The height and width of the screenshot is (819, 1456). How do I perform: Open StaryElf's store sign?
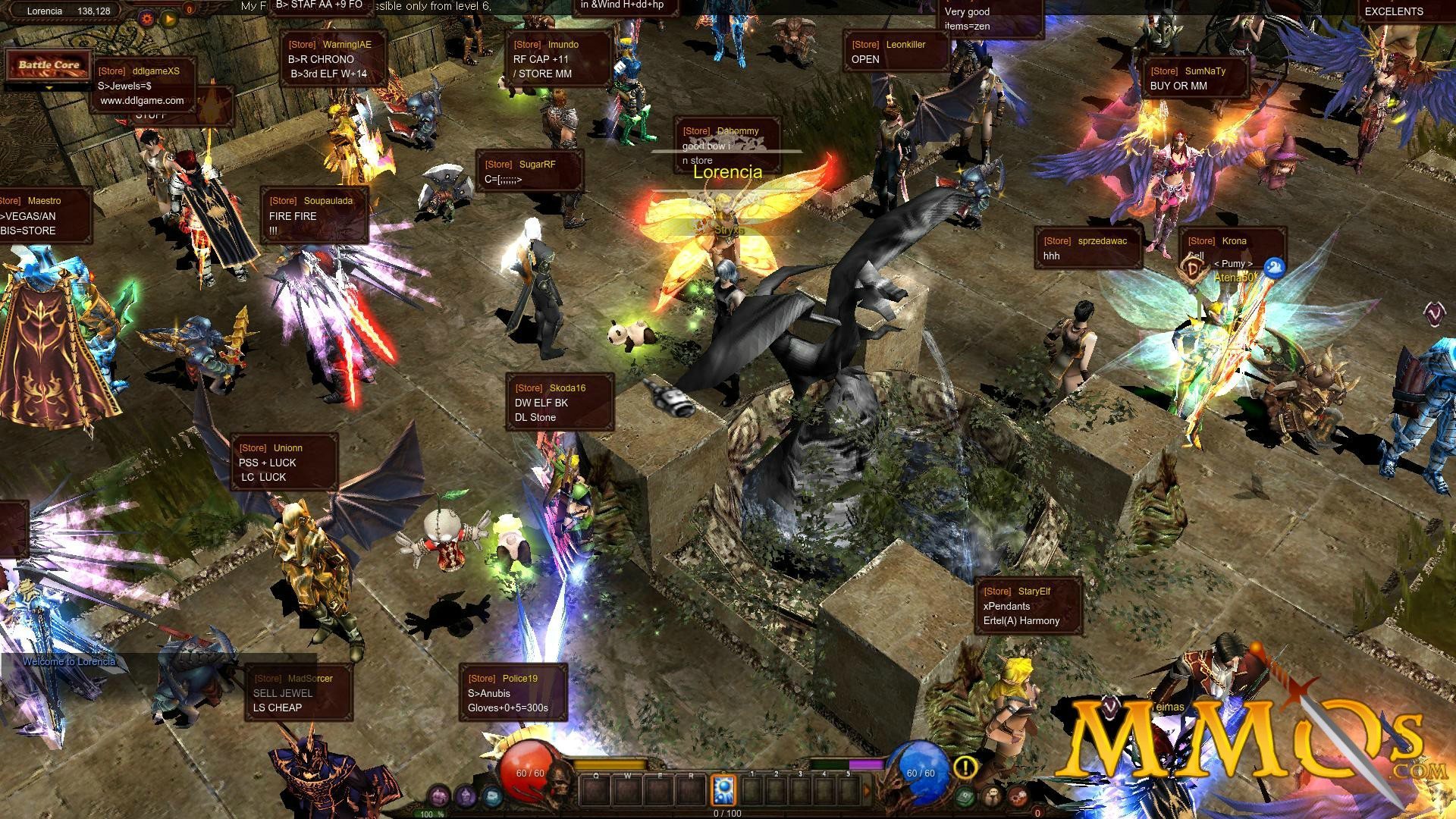click(1028, 606)
